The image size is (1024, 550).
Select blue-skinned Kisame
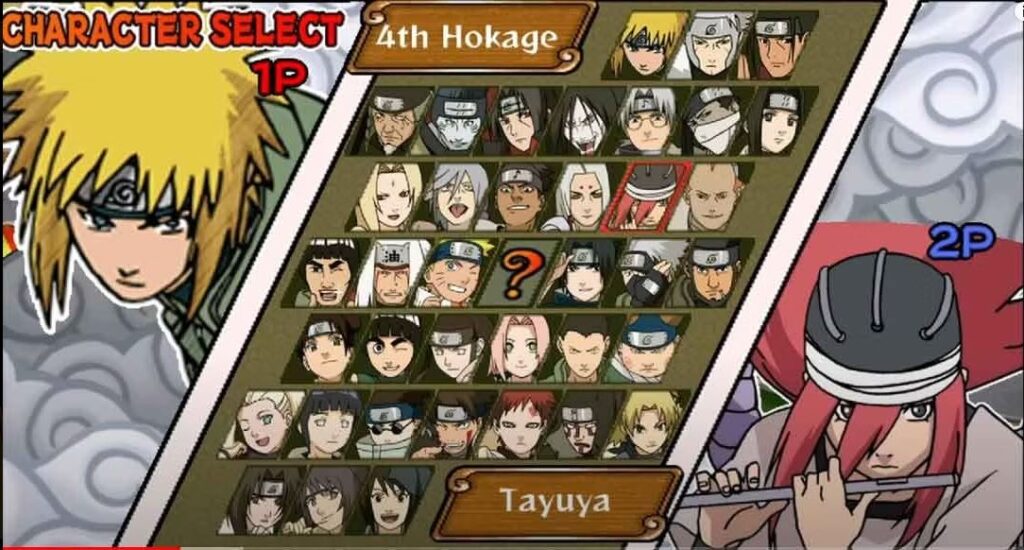point(460,122)
